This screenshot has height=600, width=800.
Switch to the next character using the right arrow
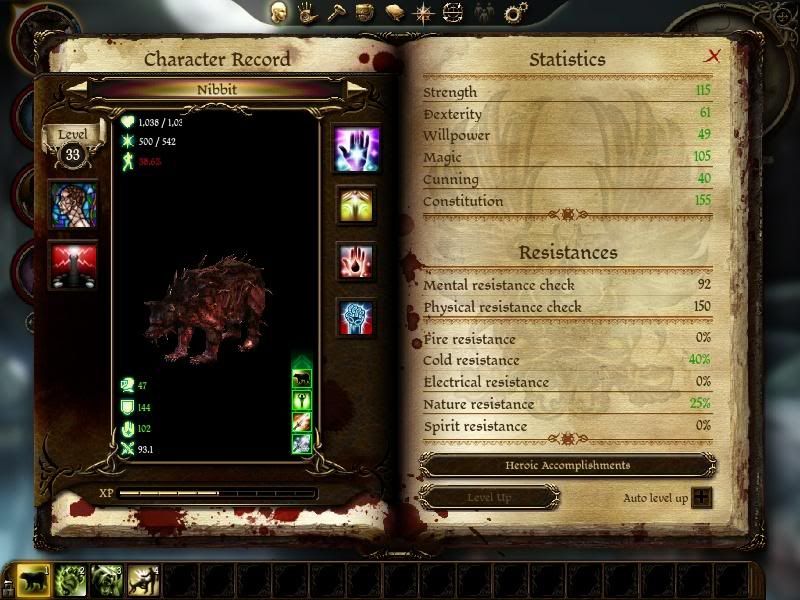click(x=356, y=88)
